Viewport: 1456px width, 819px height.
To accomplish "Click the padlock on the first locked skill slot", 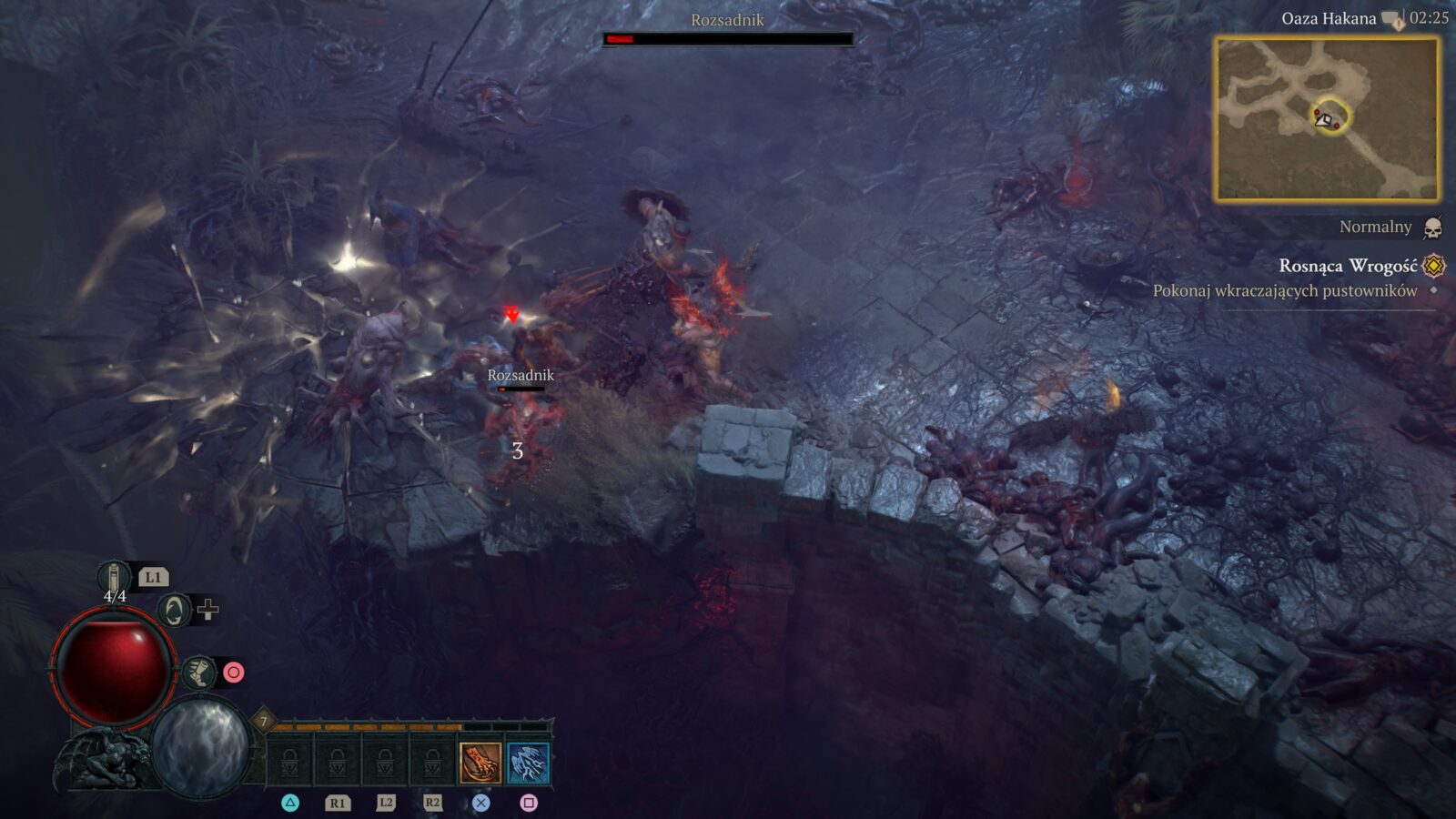I will click(289, 763).
